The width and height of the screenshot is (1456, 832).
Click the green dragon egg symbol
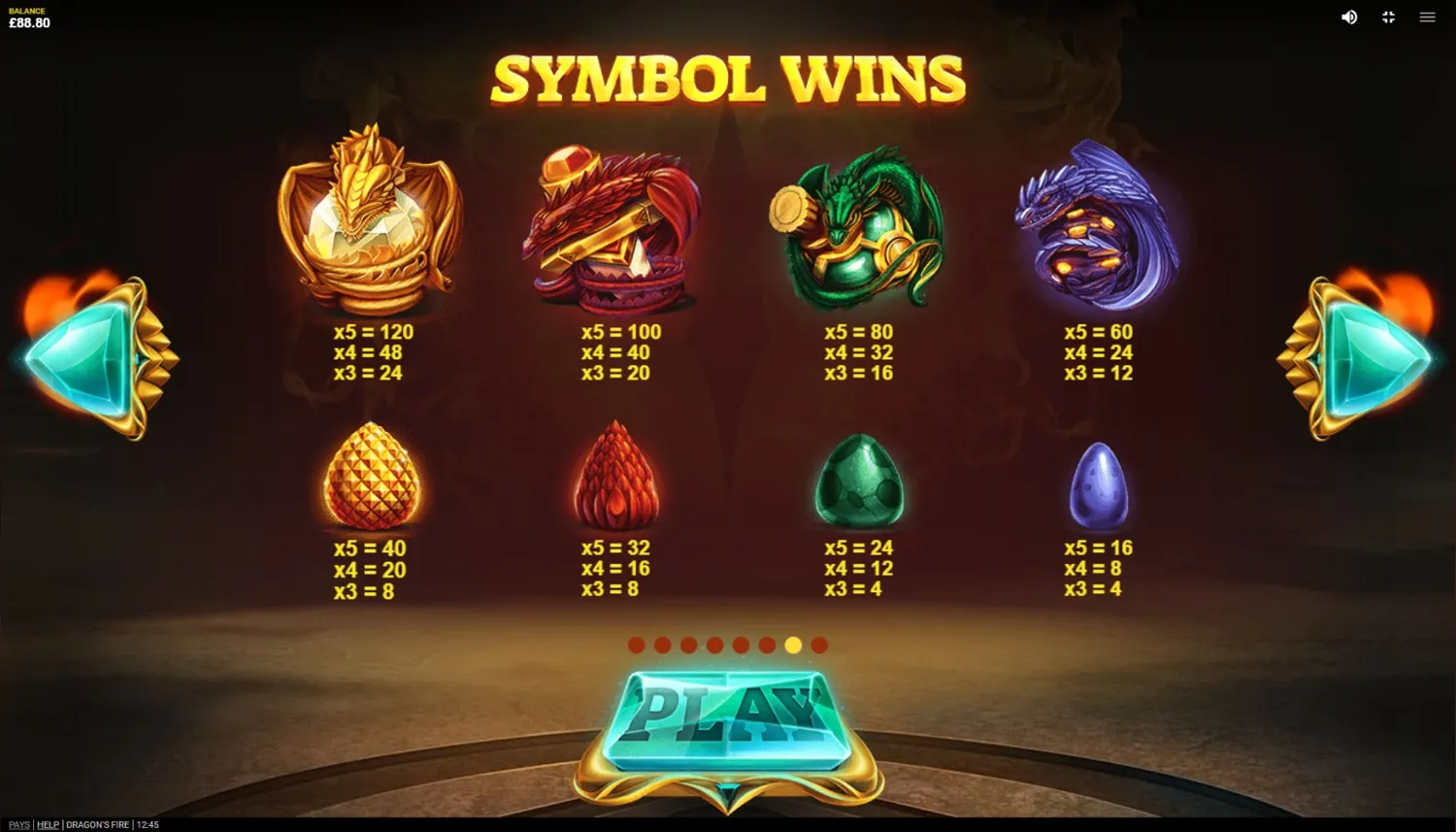[859, 481]
